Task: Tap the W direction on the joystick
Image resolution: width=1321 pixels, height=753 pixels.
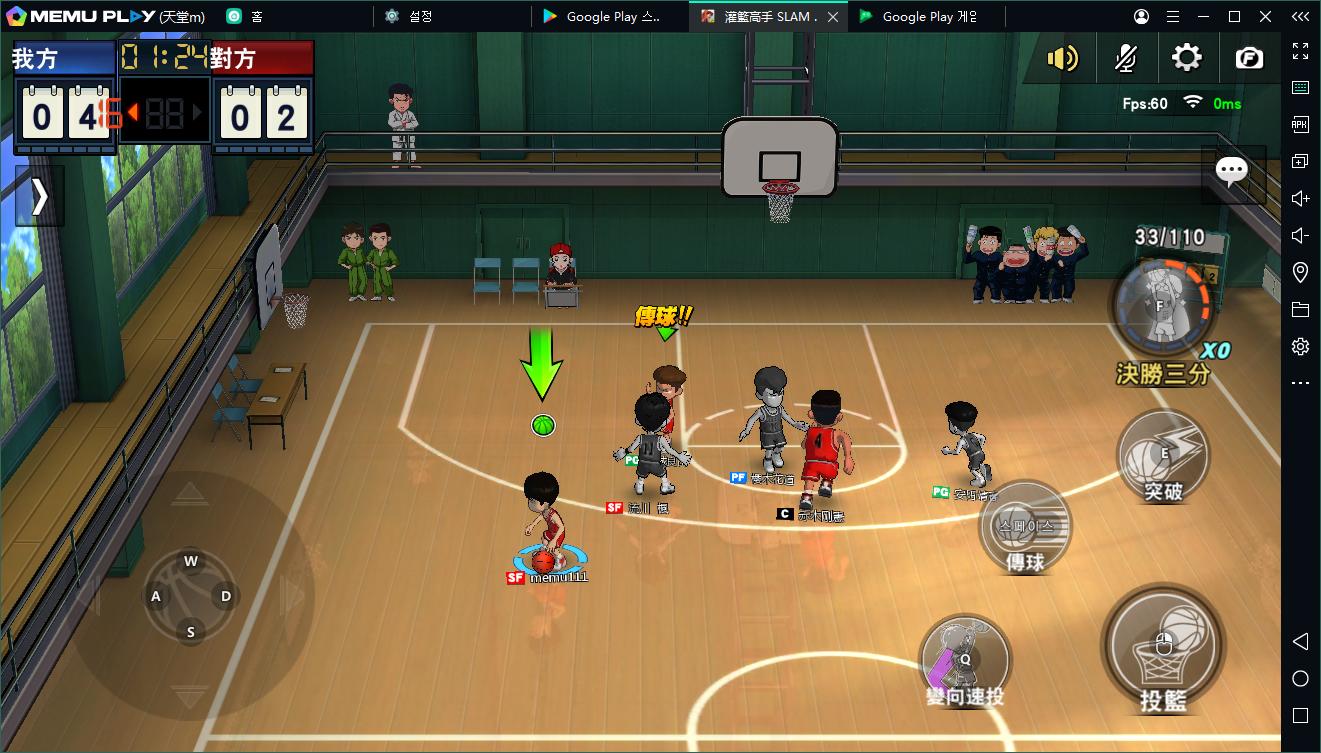Action: [190, 561]
